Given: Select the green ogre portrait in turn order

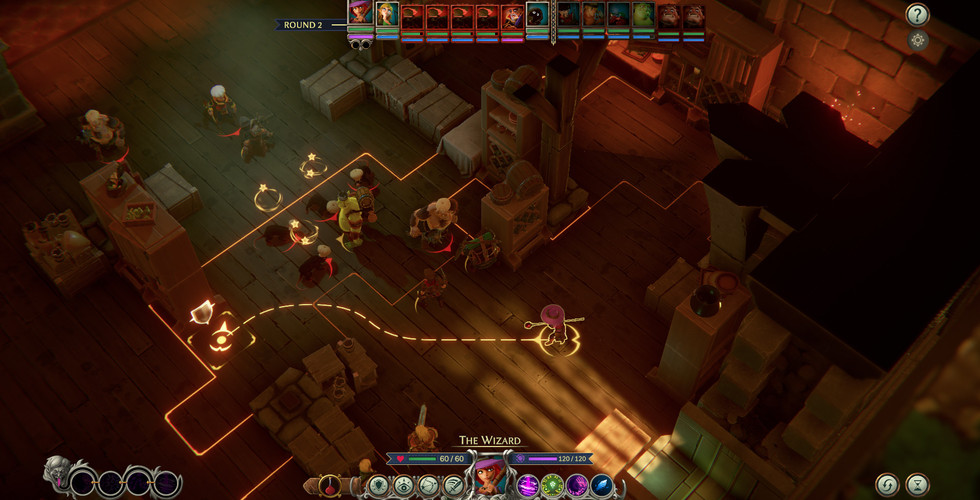Looking at the screenshot, I should click(642, 15).
